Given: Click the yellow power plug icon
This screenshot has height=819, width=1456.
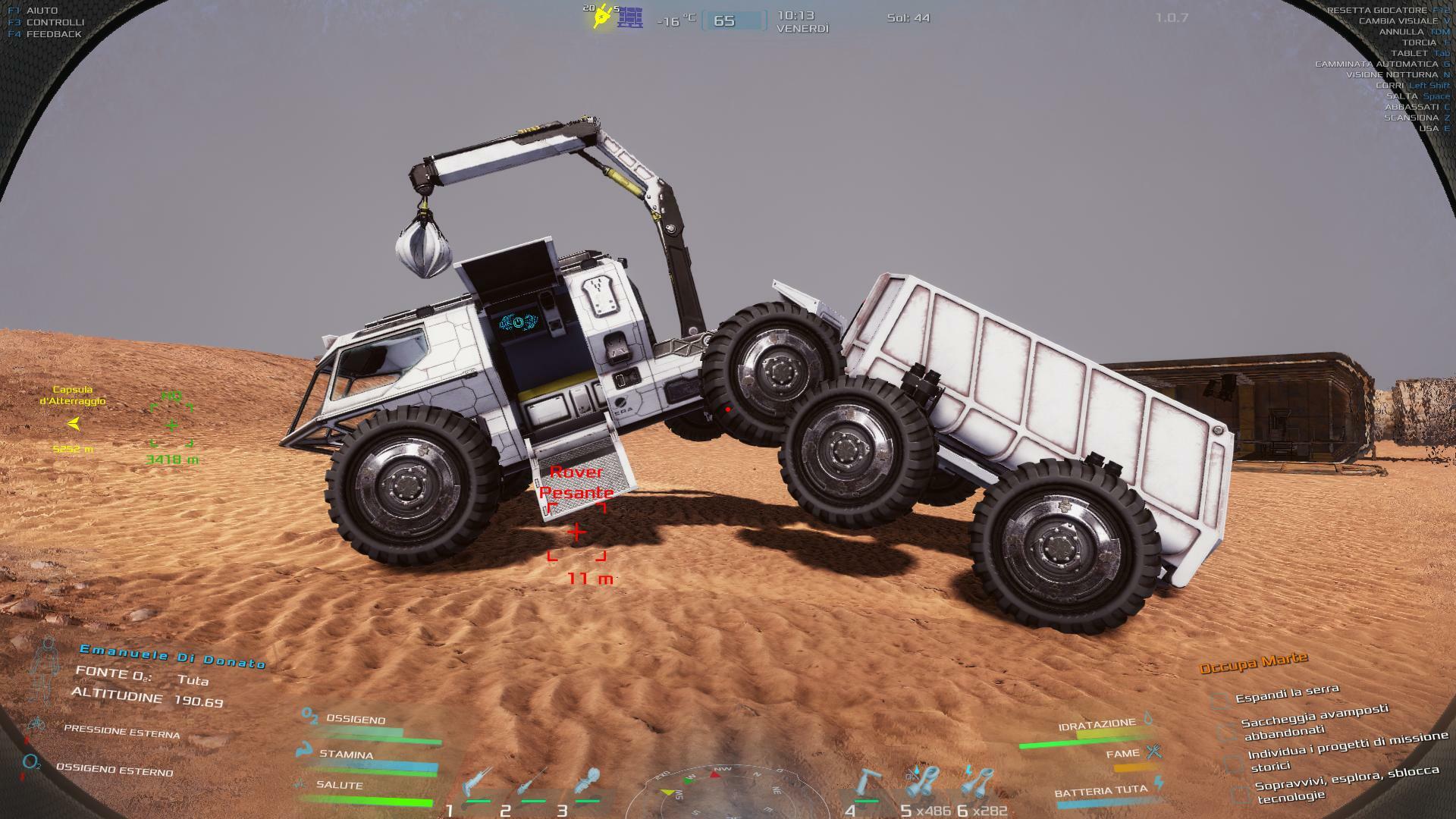Looking at the screenshot, I should pos(602,17).
